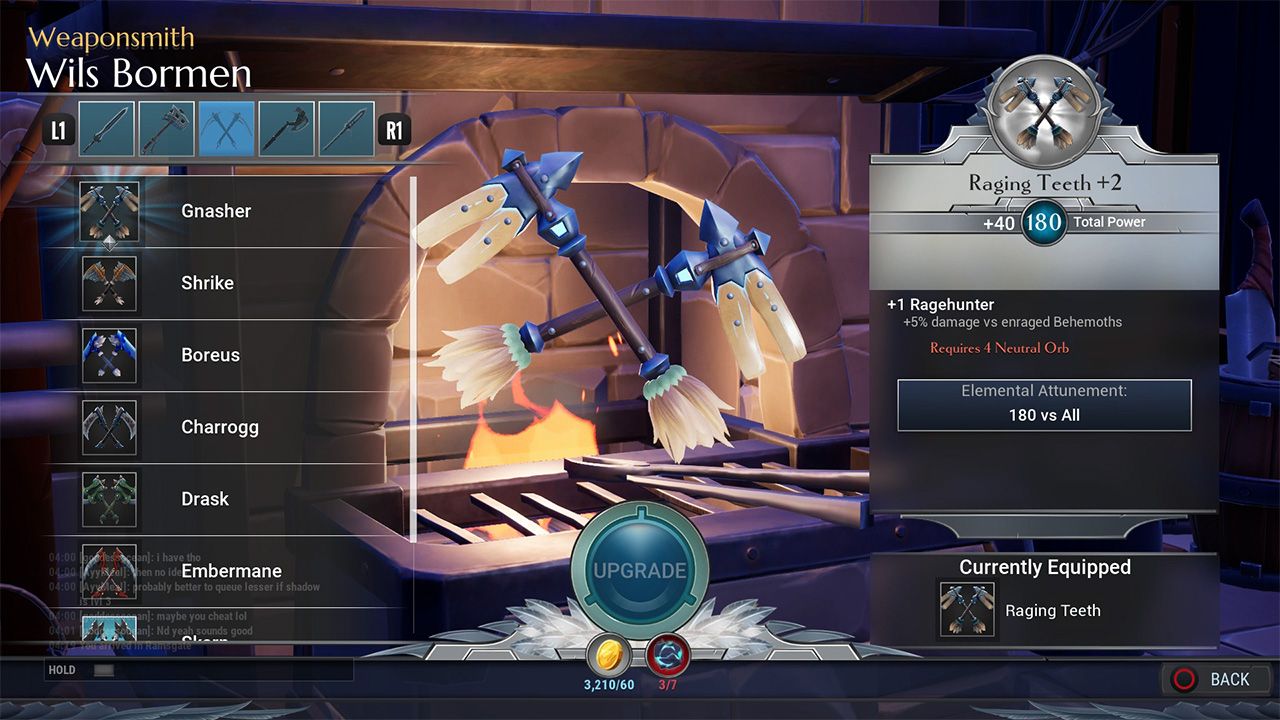The width and height of the screenshot is (1280, 720).
Task: Click the Currently Equipped Raging Teeth icon
Action: pos(967,610)
